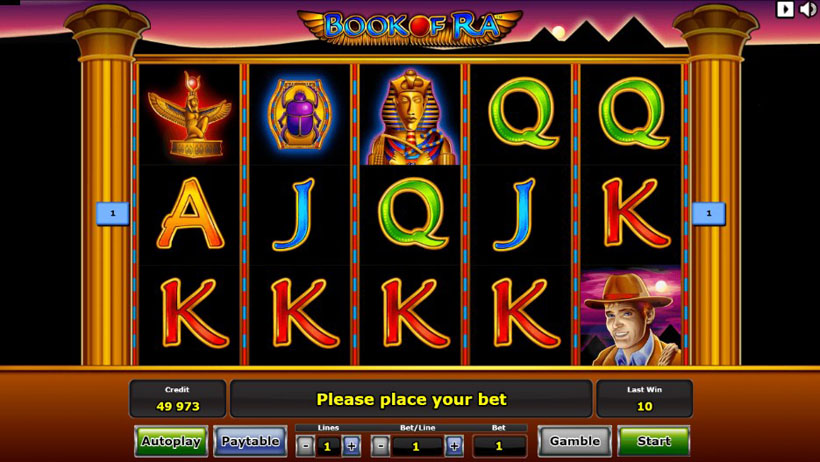Activate Autoplay mode

point(171,441)
